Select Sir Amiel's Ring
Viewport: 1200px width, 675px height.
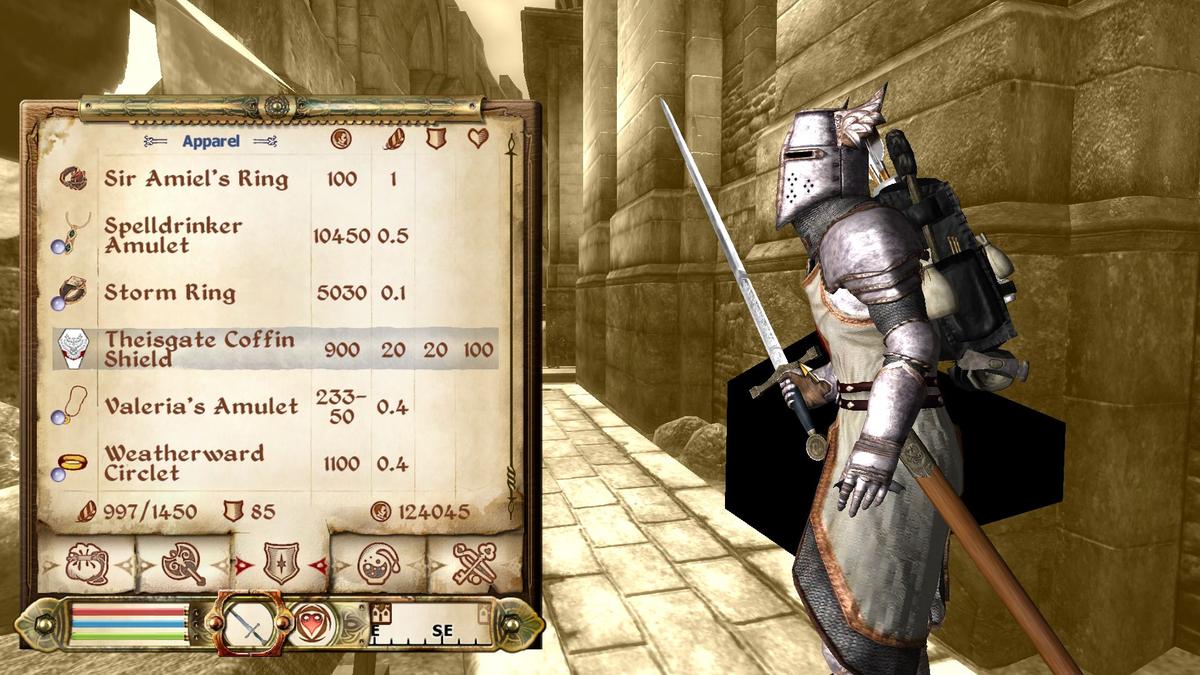pos(196,179)
